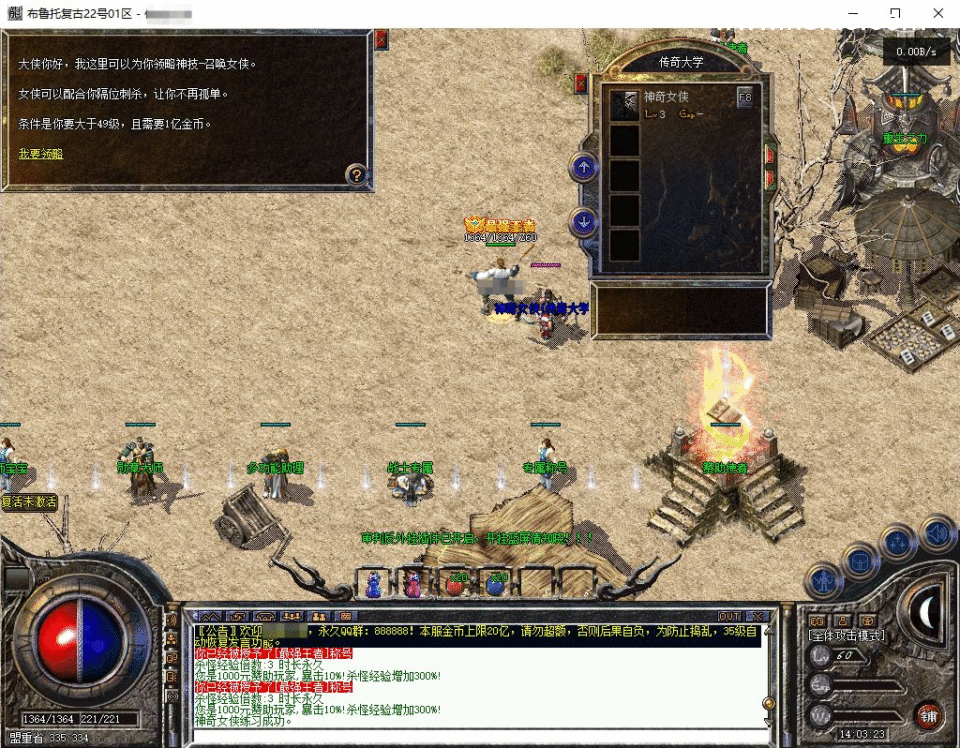
Task: Page up the skill list arrow
Action: (x=584, y=167)
